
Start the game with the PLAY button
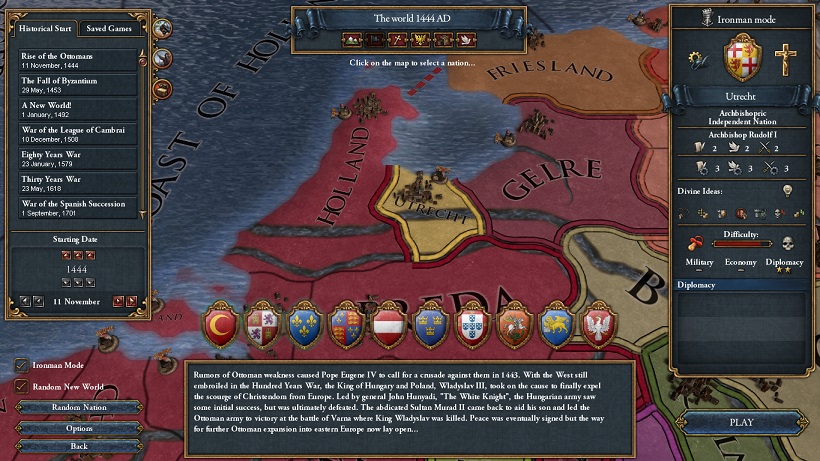[741, 422]
